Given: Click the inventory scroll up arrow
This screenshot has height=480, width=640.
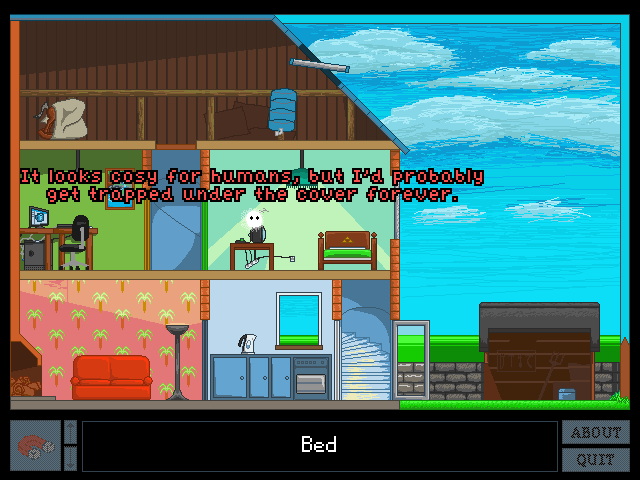Looking at the screenshot, I should tap(70, 432).
